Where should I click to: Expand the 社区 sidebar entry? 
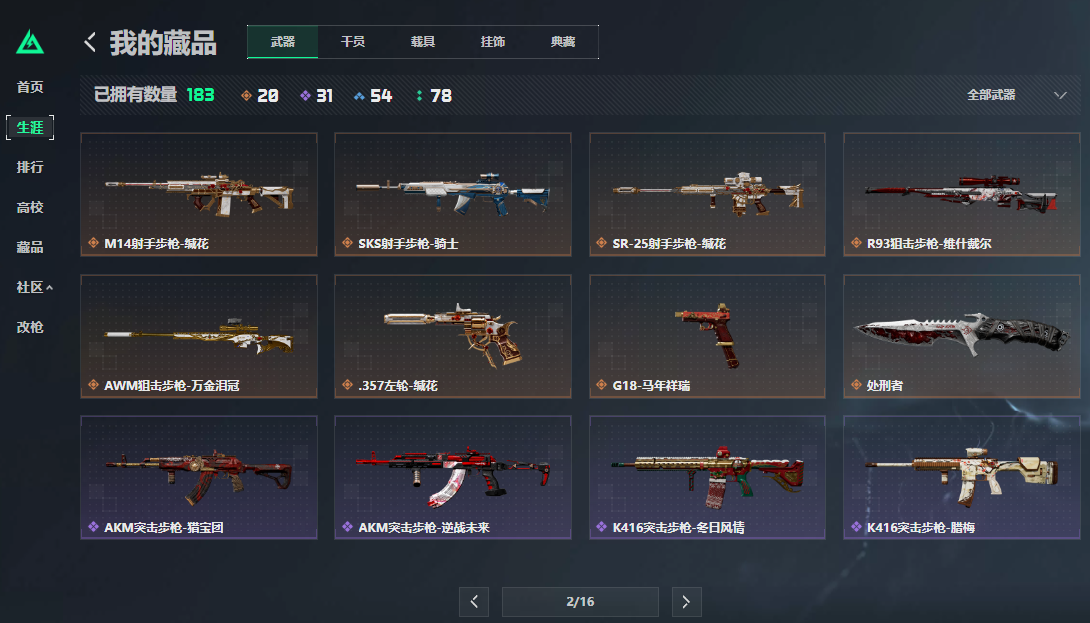pos(34,287)
